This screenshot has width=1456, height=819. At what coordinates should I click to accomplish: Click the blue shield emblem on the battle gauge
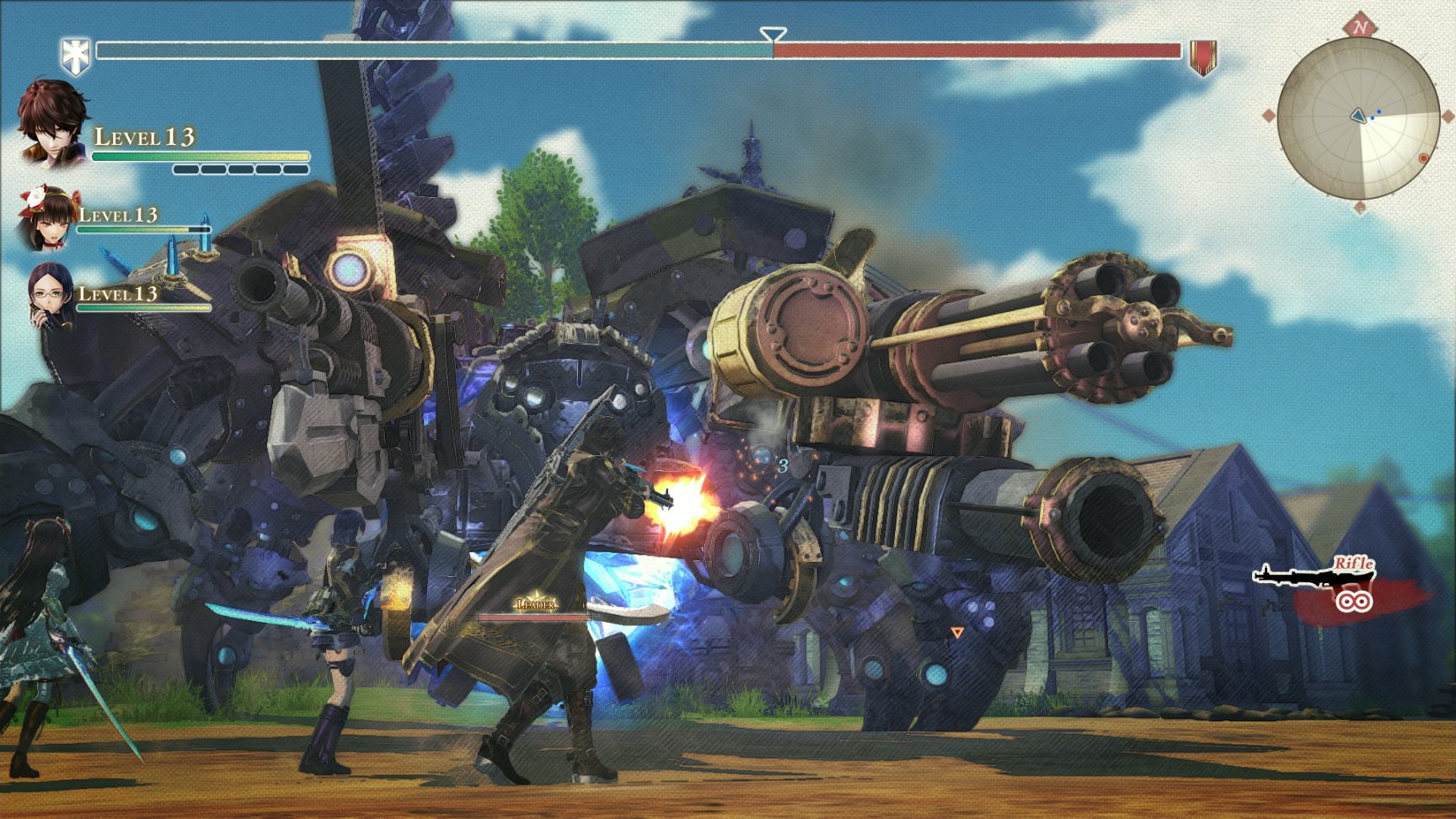77,51
